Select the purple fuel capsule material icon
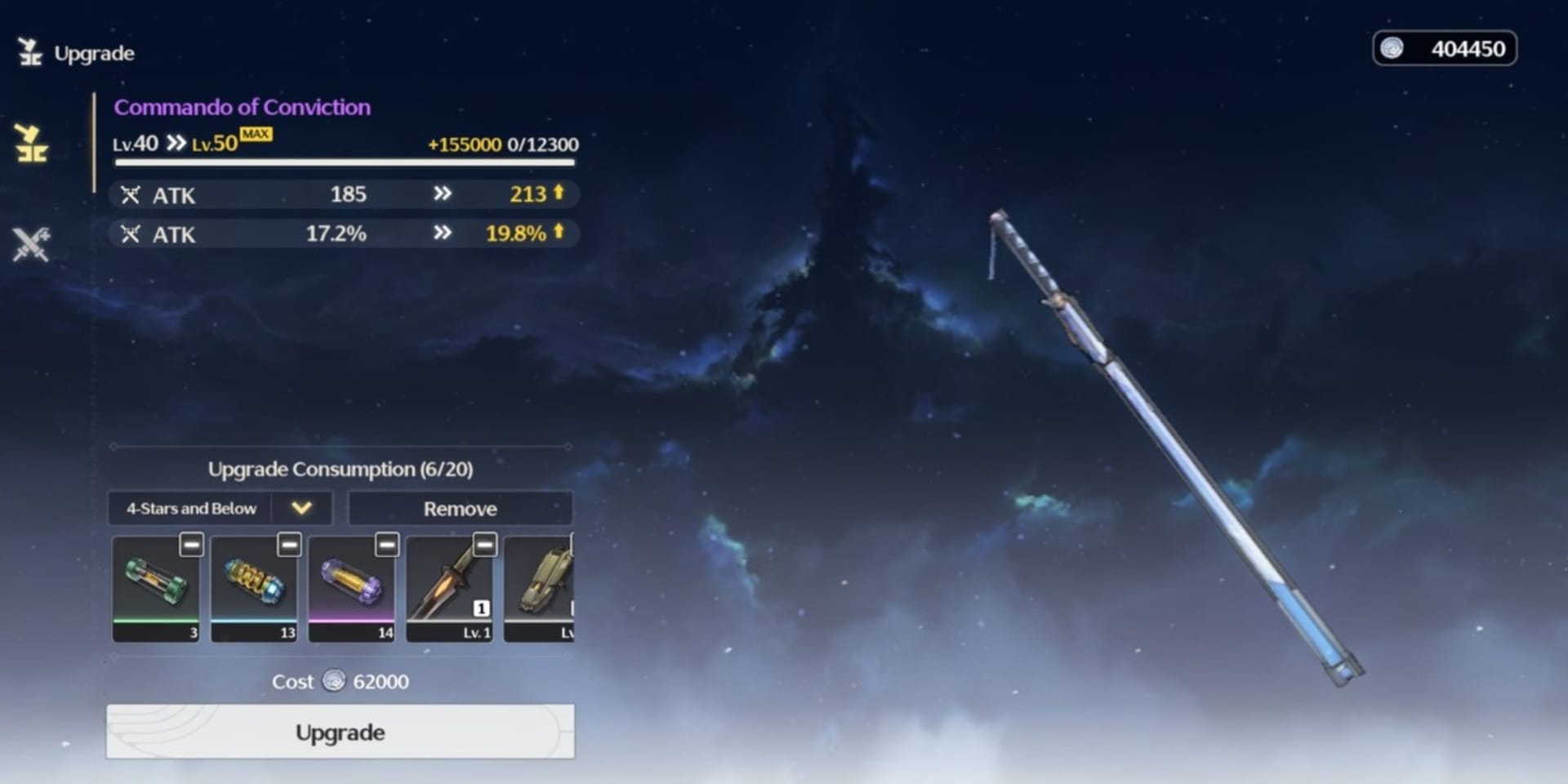Screen dimensions: 1568x784 [x=351, y=584]
